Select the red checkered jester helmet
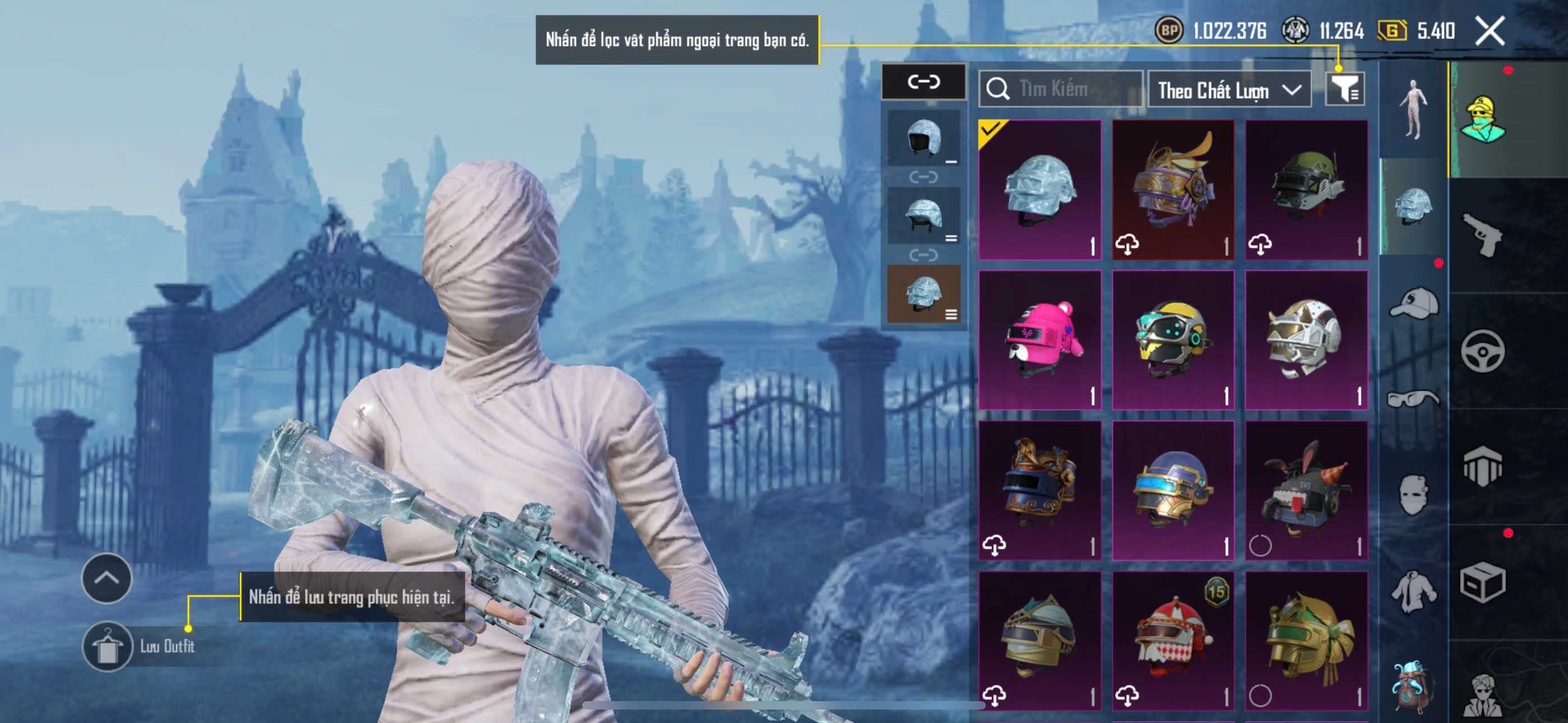 1173,640
